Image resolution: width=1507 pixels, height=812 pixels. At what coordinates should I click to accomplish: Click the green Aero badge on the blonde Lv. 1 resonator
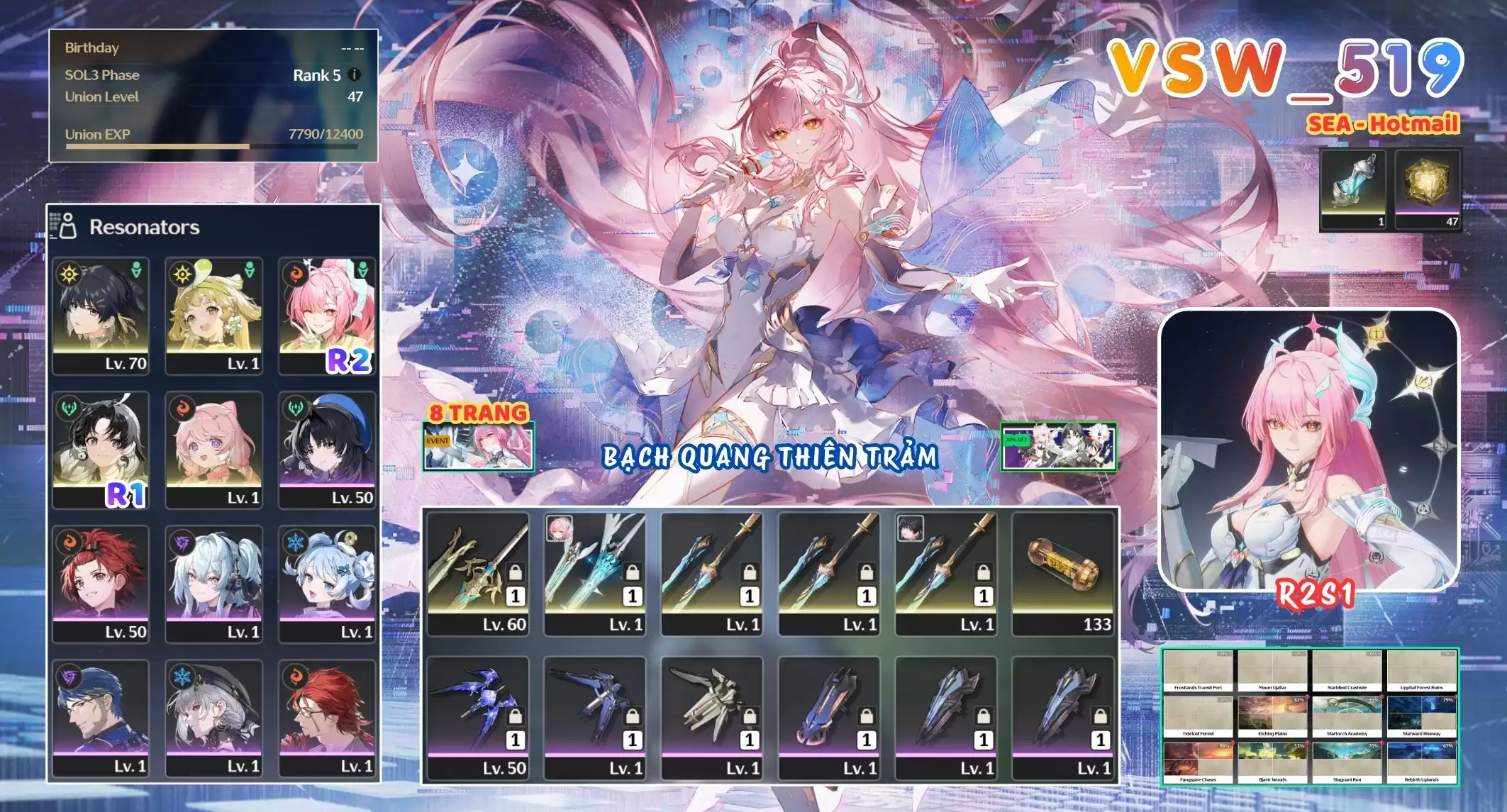tap(249, 269)
